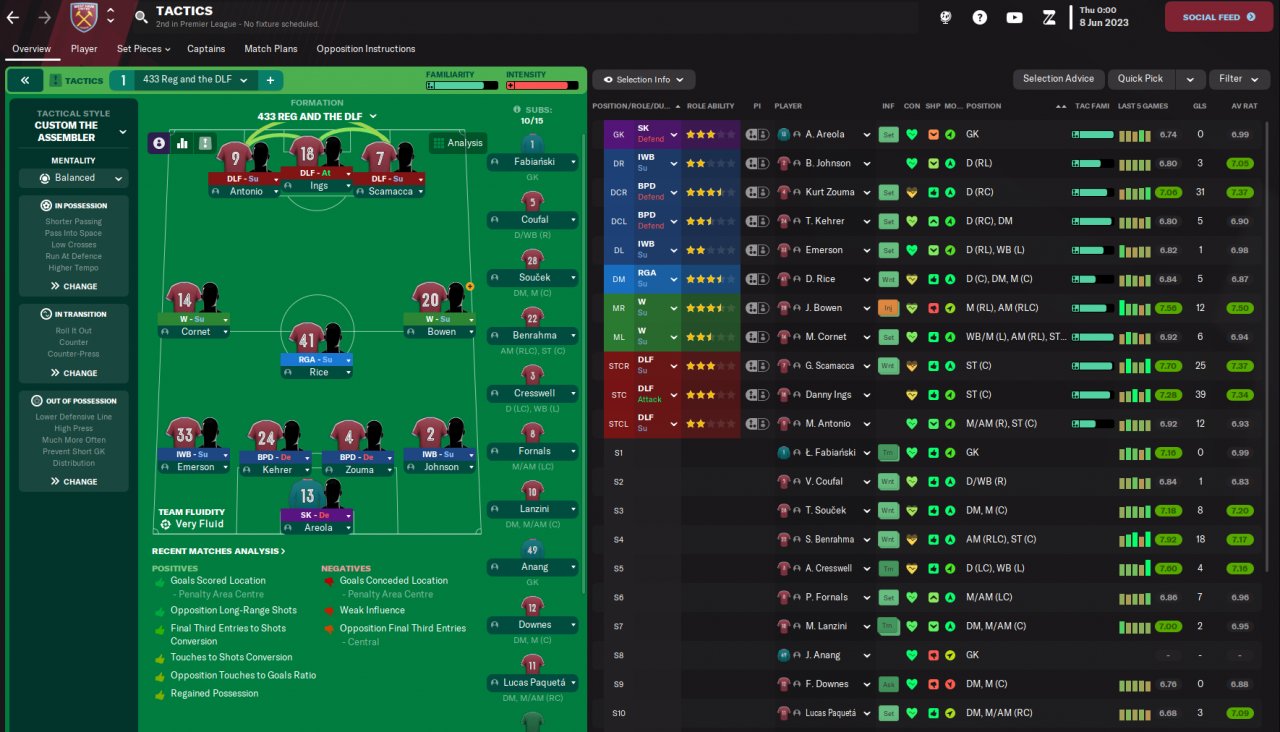Go to the Captains tab
Viewport: 1280px width, 732px height.
tap(206, 49)
